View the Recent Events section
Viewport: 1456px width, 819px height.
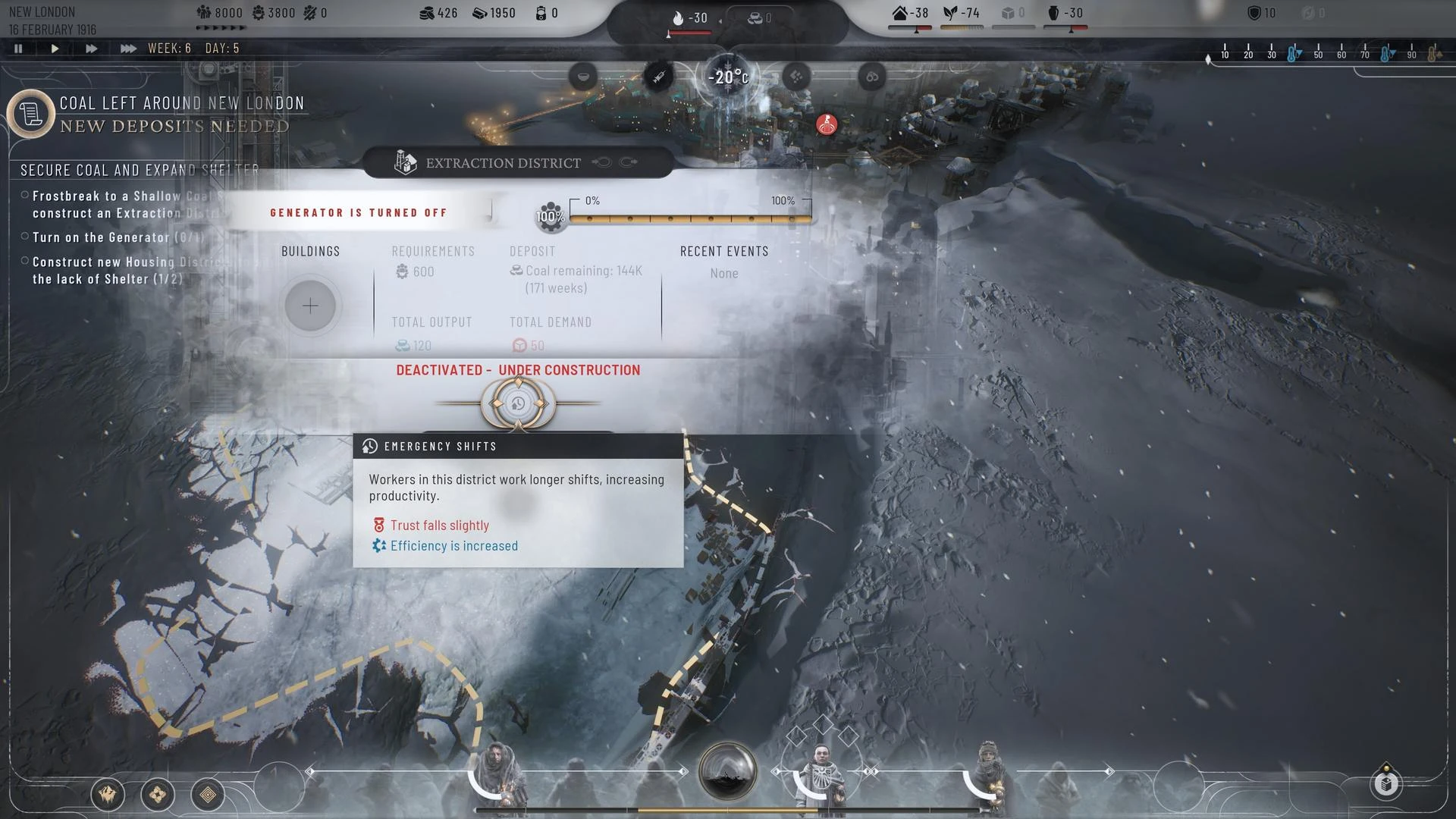pos(724,251)
